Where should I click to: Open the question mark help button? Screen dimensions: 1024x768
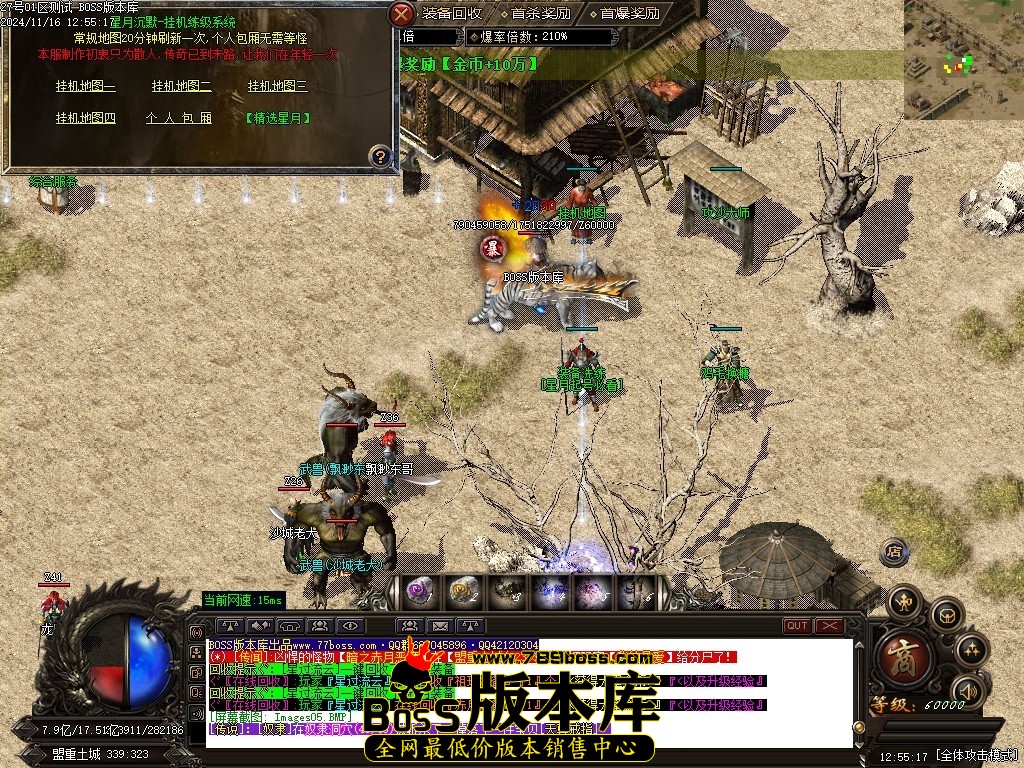[379, 156]
